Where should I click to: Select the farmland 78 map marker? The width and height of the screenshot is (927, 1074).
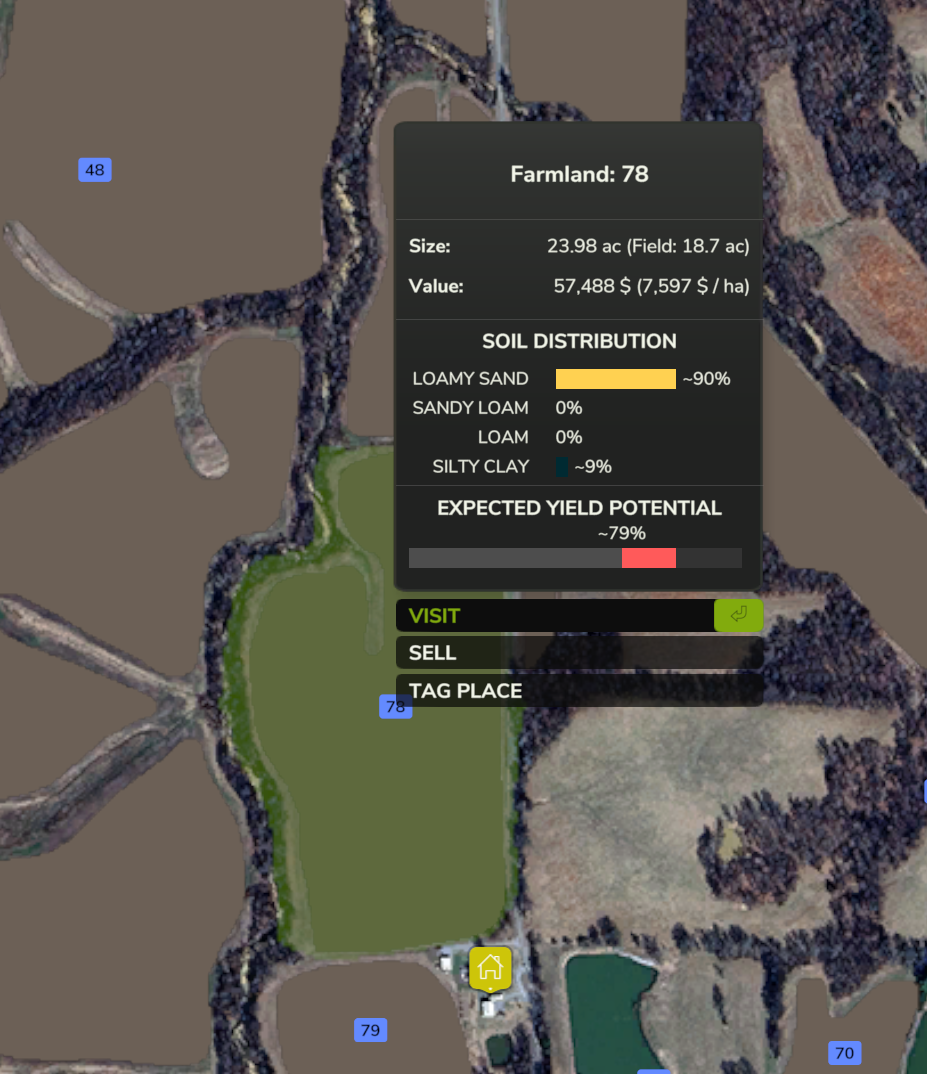click(396, 707)
